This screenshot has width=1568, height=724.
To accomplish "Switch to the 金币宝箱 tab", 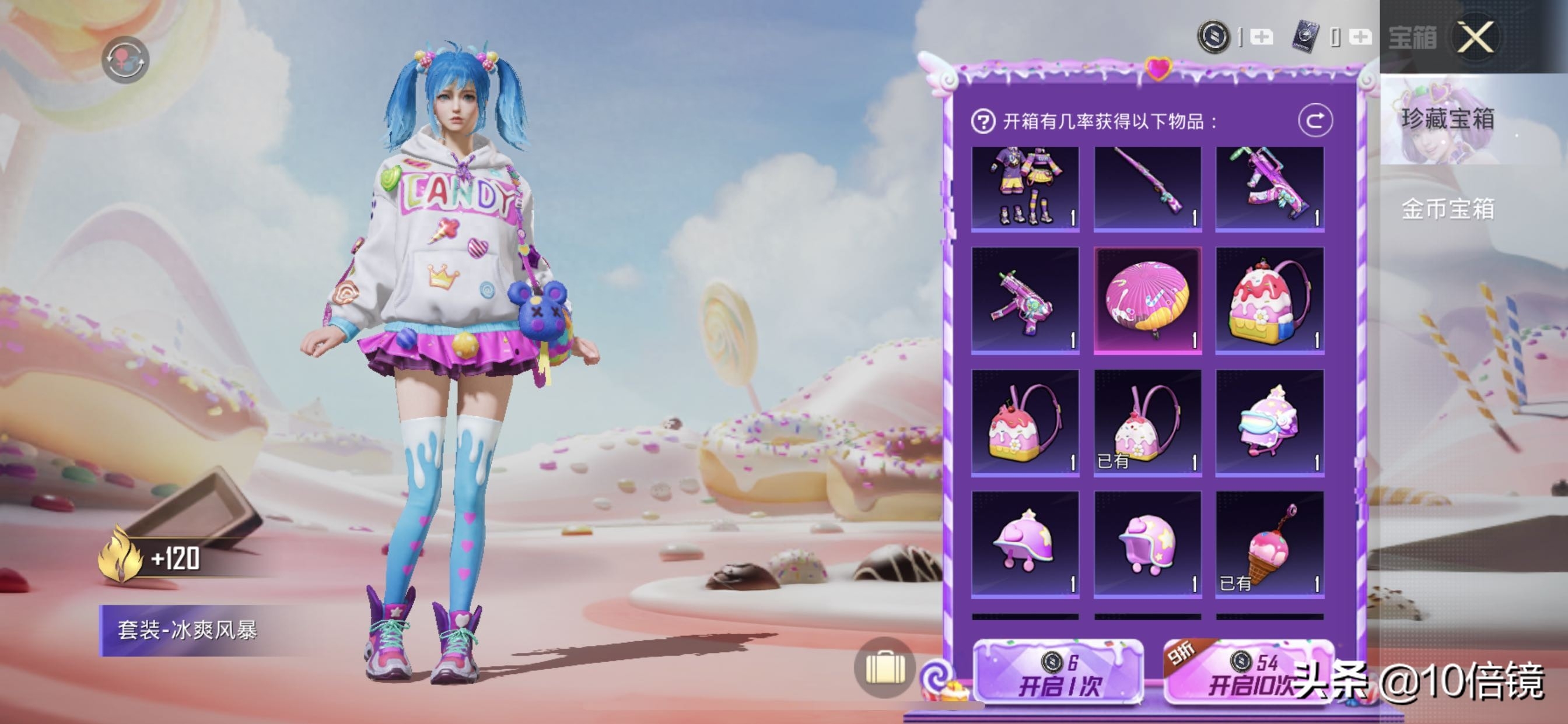I will tap(1447, 209).
